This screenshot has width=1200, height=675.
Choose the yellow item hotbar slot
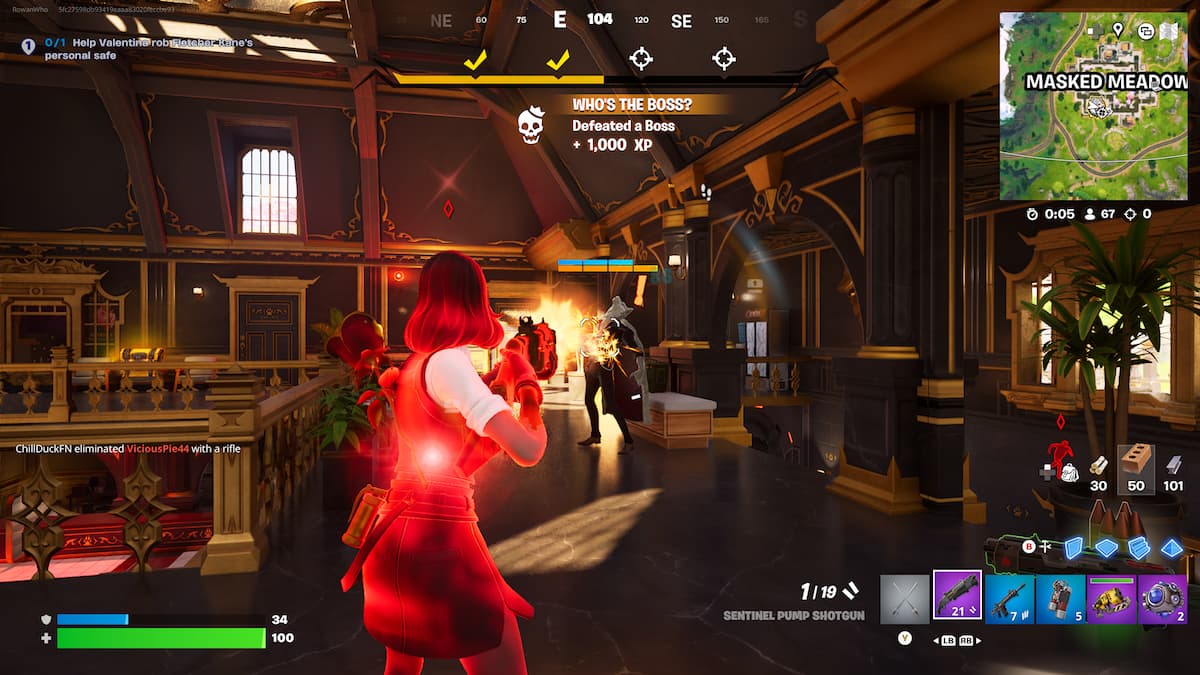click(1111, 599)
